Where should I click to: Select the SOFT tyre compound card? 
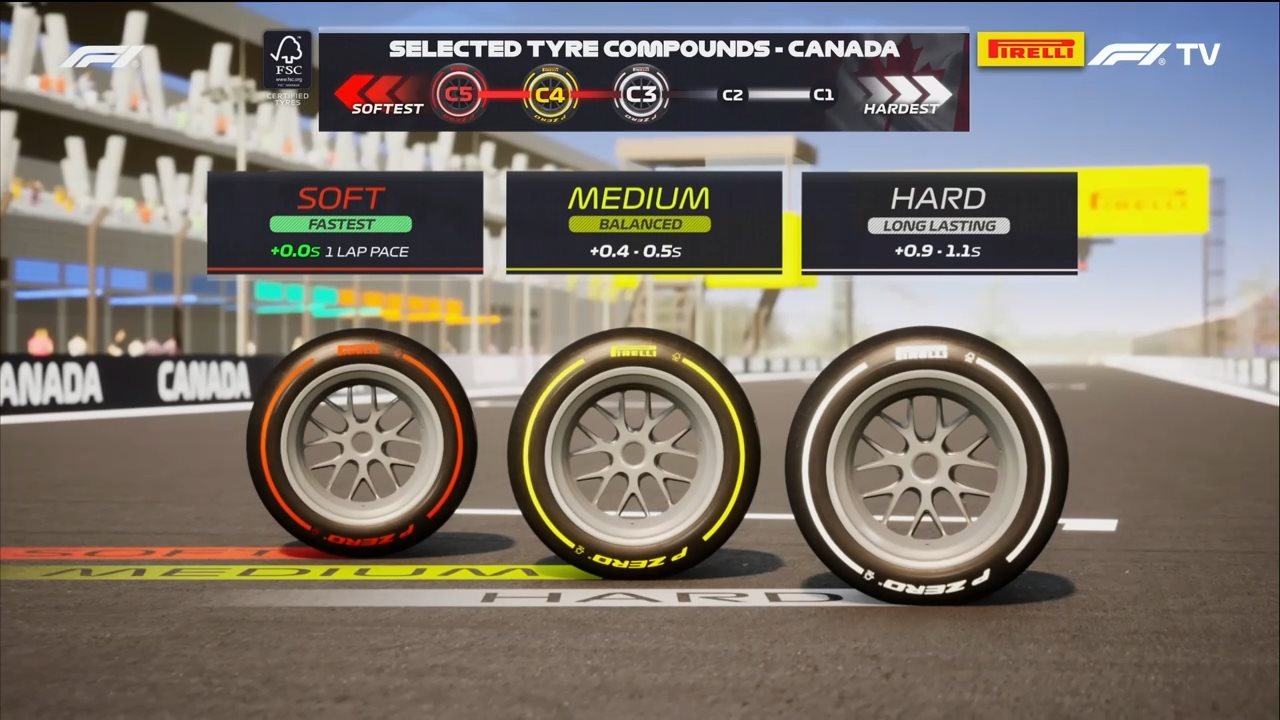point(345,222)
